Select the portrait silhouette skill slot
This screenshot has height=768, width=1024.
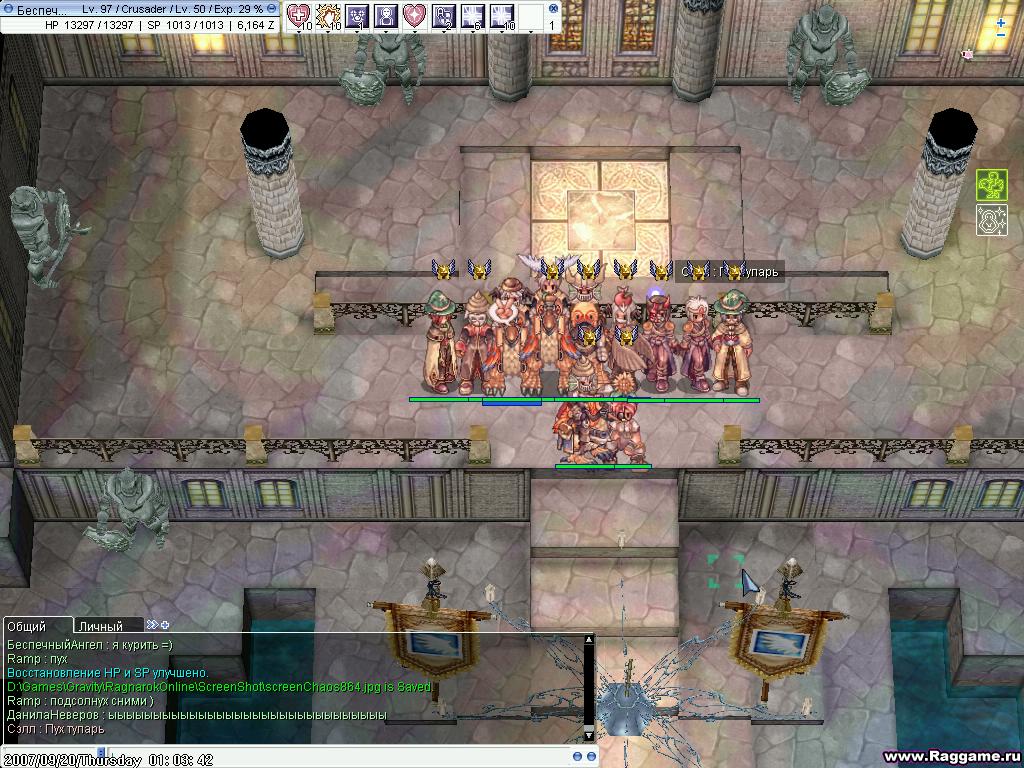pos(386,16)
